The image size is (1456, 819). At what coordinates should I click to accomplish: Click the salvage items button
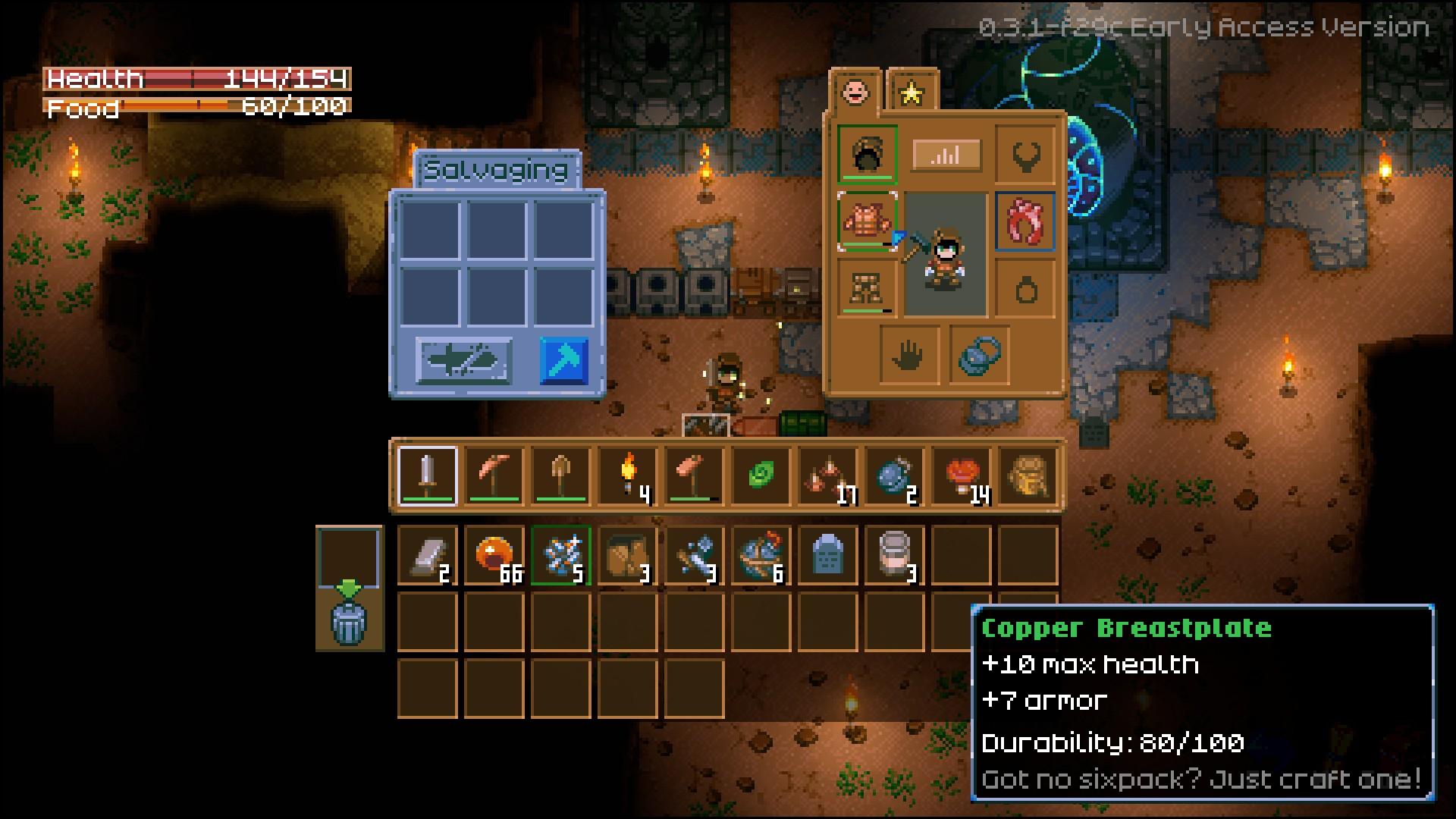[x=464, y=361]
